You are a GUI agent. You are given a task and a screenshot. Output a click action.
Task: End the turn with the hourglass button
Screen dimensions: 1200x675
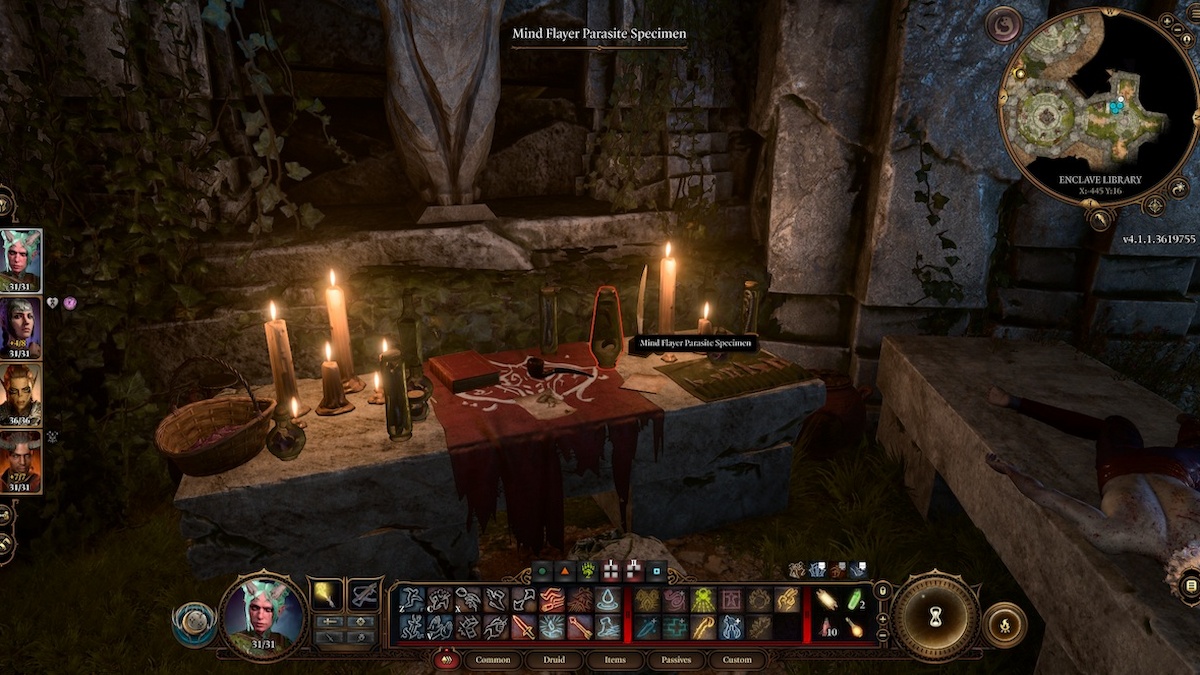(936, 613)
